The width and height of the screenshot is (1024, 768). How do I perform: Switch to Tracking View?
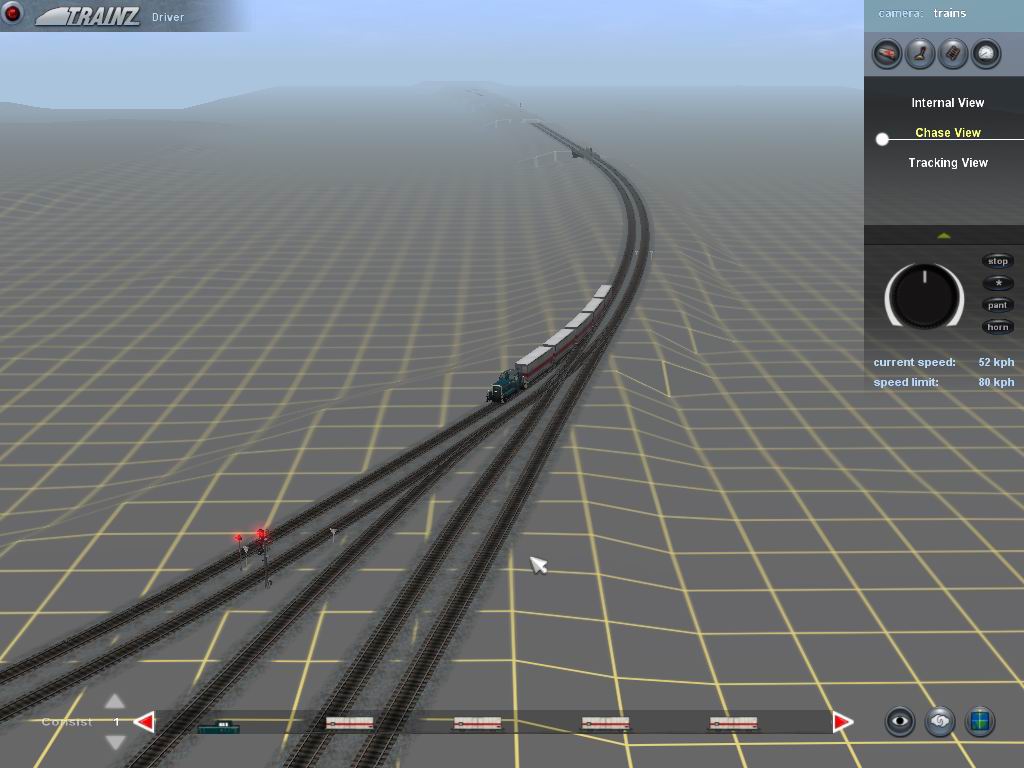click(x=947, y=163)
